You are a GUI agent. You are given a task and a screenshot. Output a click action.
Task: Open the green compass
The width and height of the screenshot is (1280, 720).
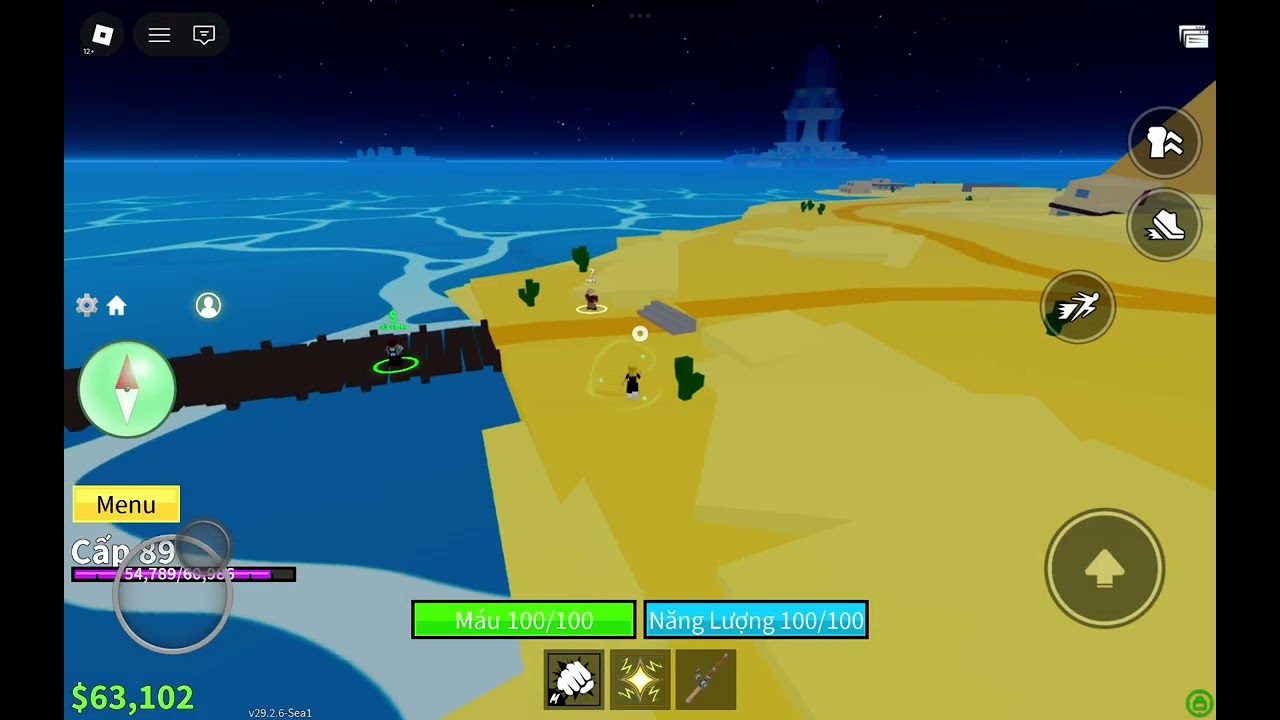point(127,389)
